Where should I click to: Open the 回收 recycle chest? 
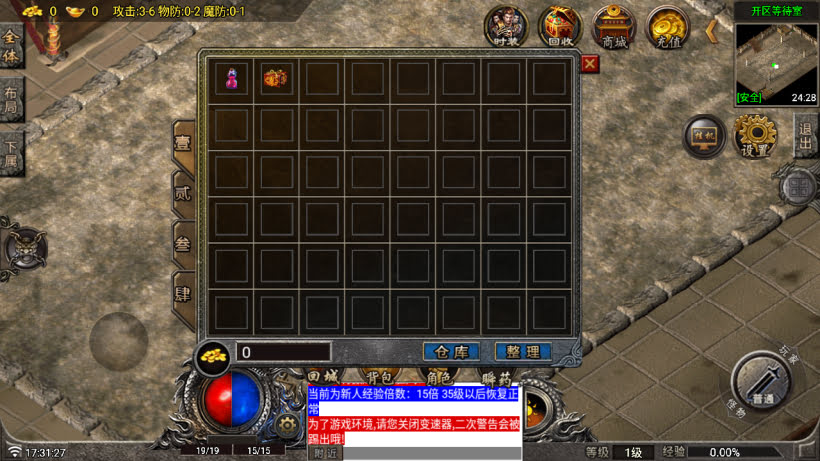click(561, 27)
